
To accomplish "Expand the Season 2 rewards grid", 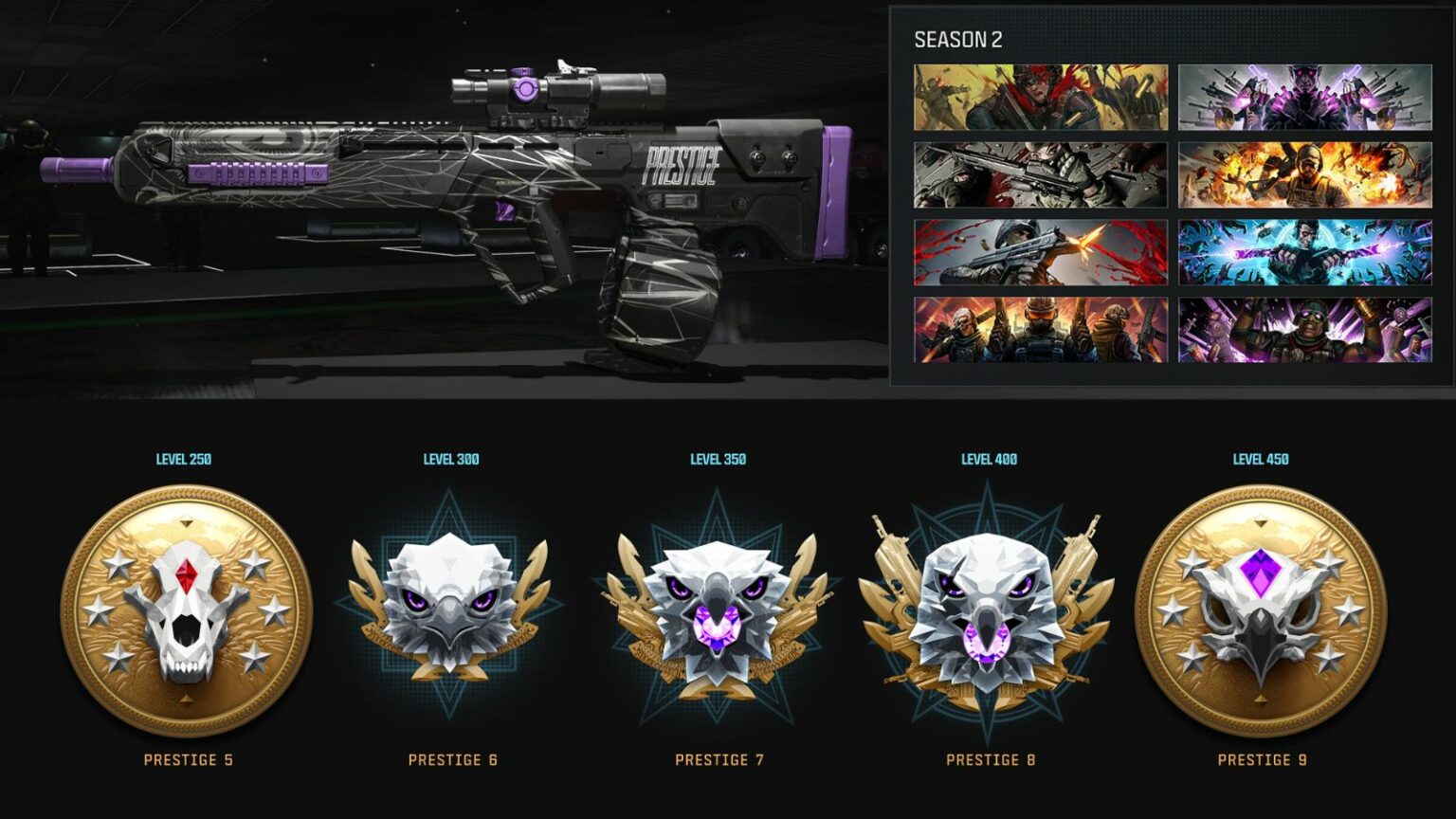I will pyautogui.click(x=1166, y=213).
